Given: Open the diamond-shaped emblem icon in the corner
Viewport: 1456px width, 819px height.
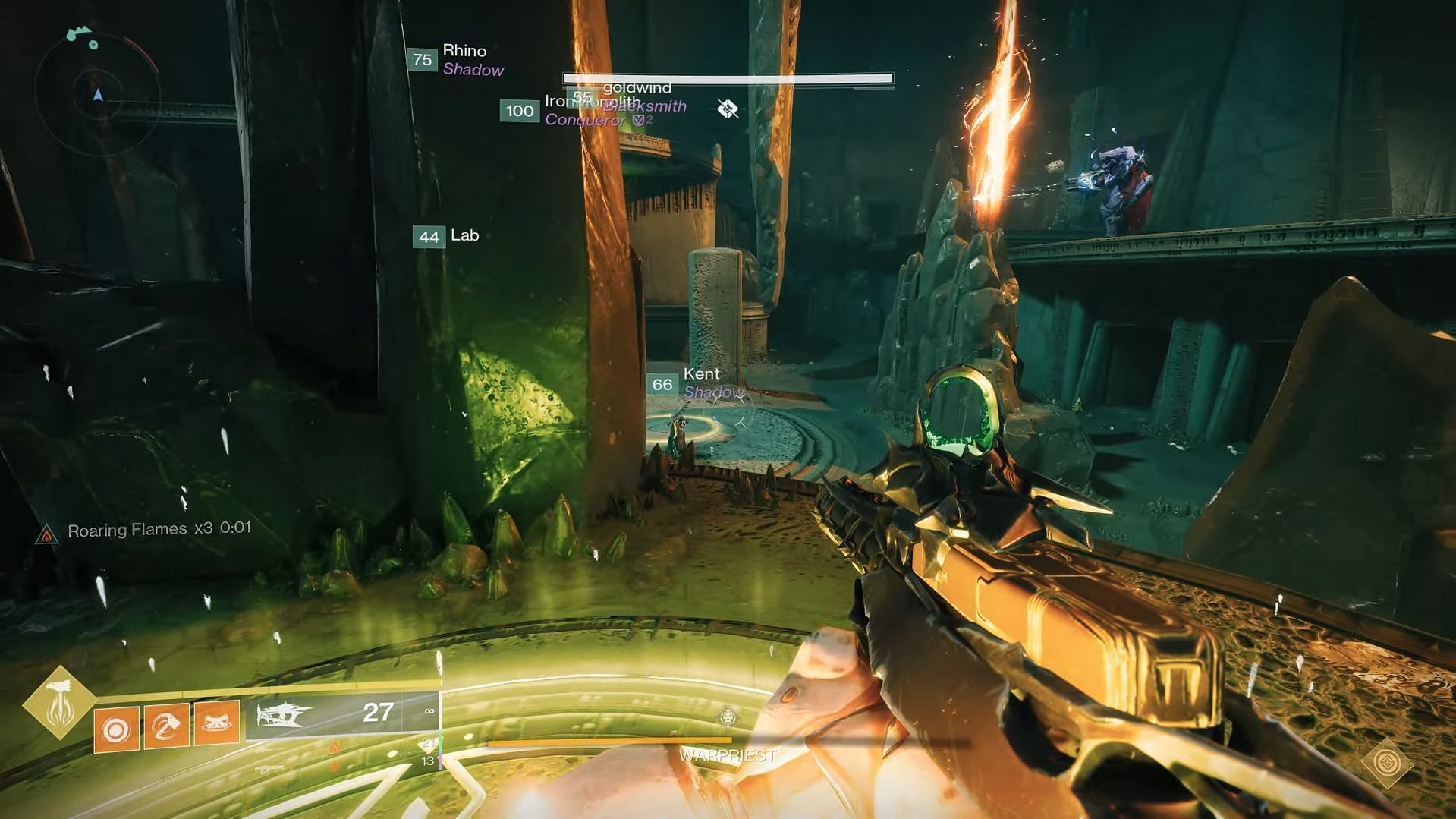Looking at the screenshot, I should point(1387,762).
